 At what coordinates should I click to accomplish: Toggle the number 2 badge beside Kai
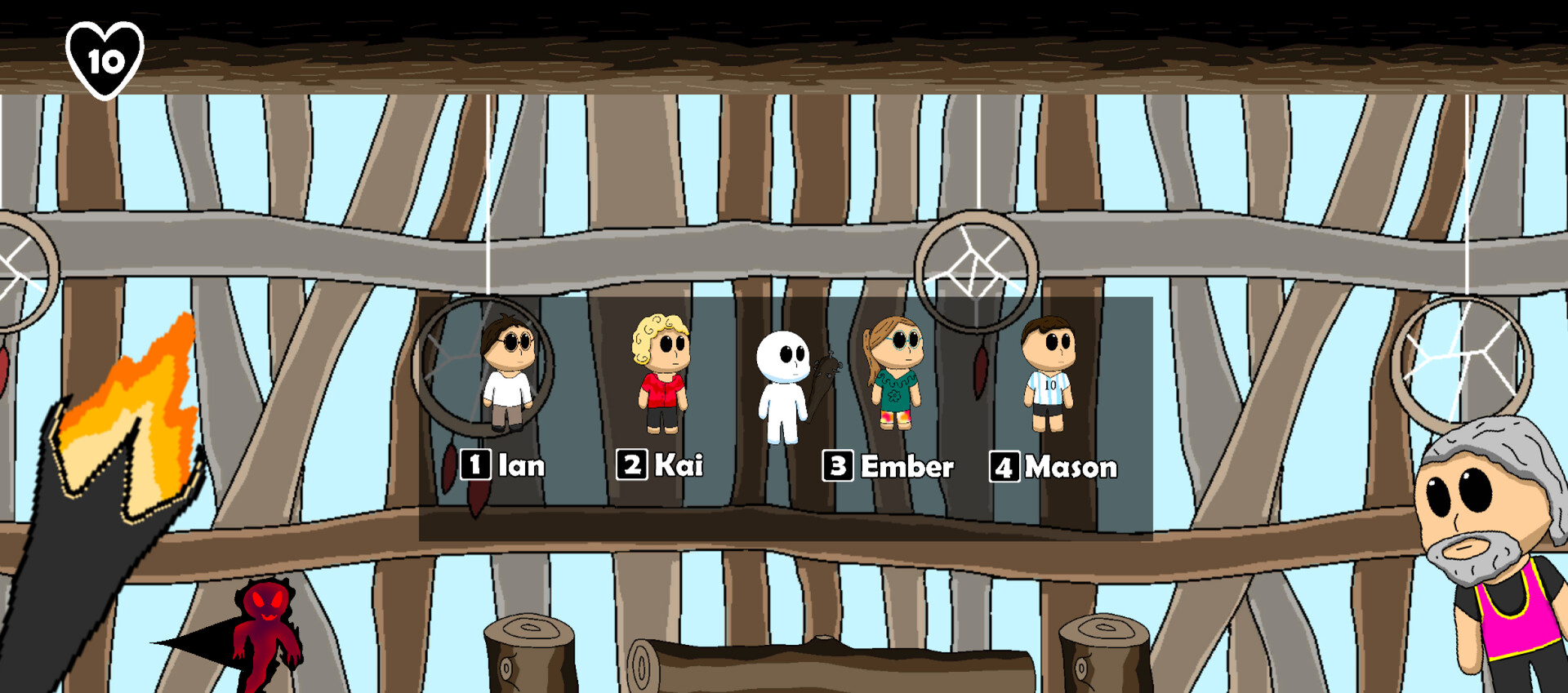coord(631,465)
